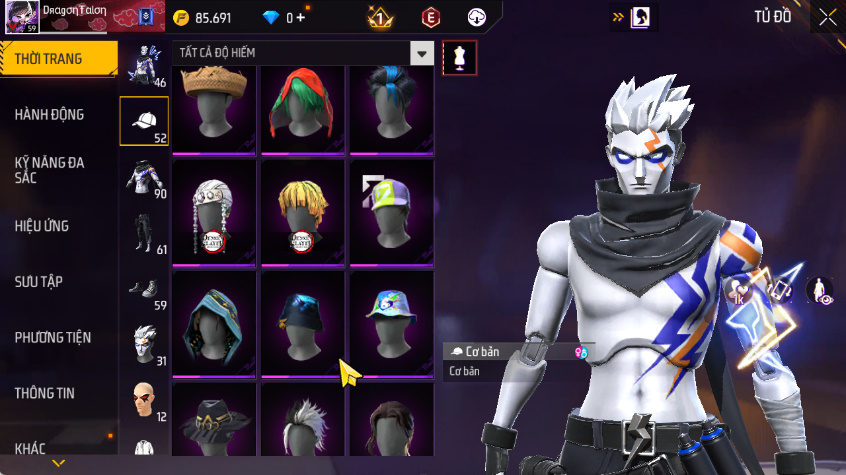Image resolution: width=846 pixels, height=475 pixels.
Task: Select the teal hood item
Action: [215, 323]
